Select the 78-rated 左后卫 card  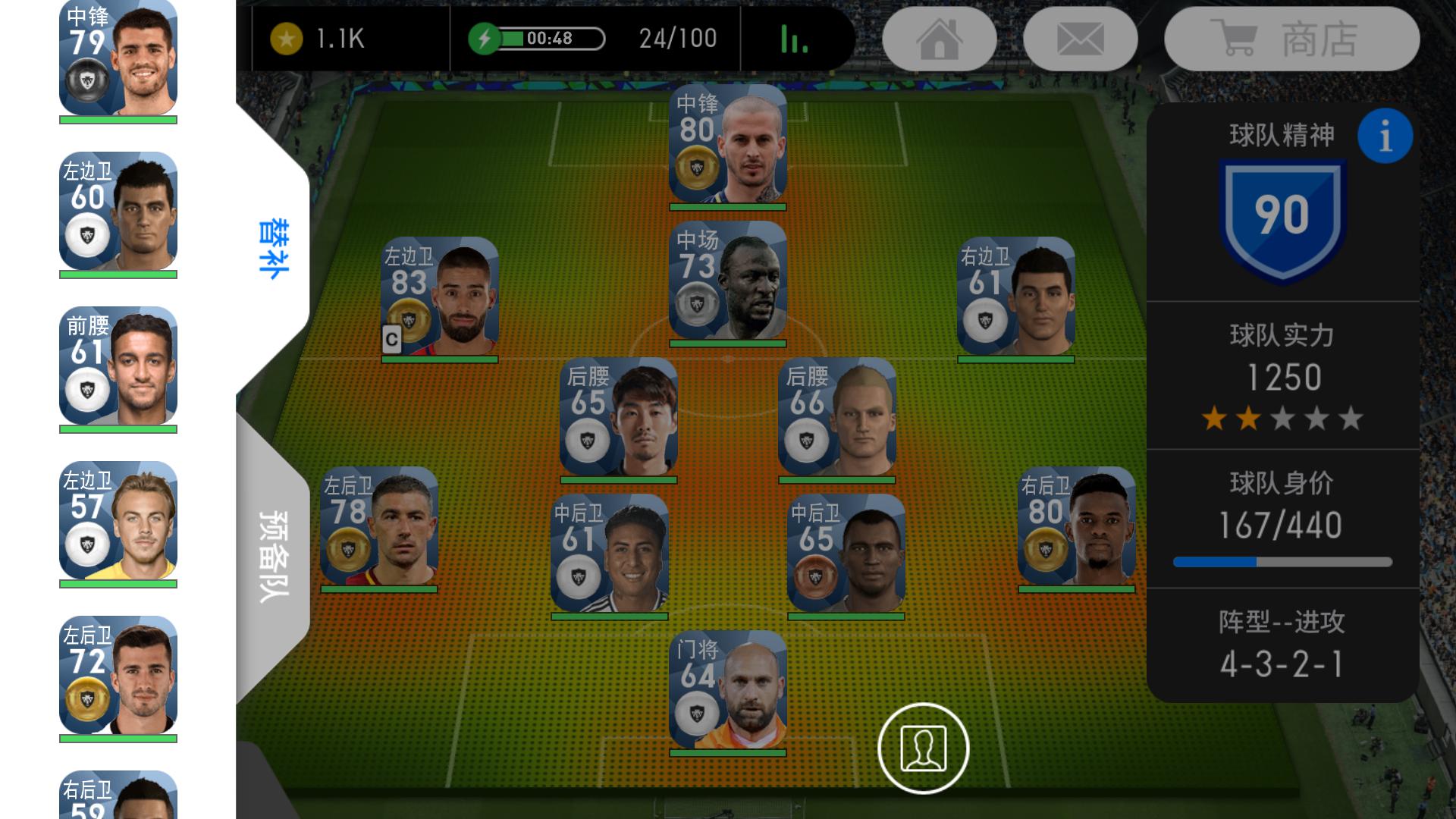[378, 527]
